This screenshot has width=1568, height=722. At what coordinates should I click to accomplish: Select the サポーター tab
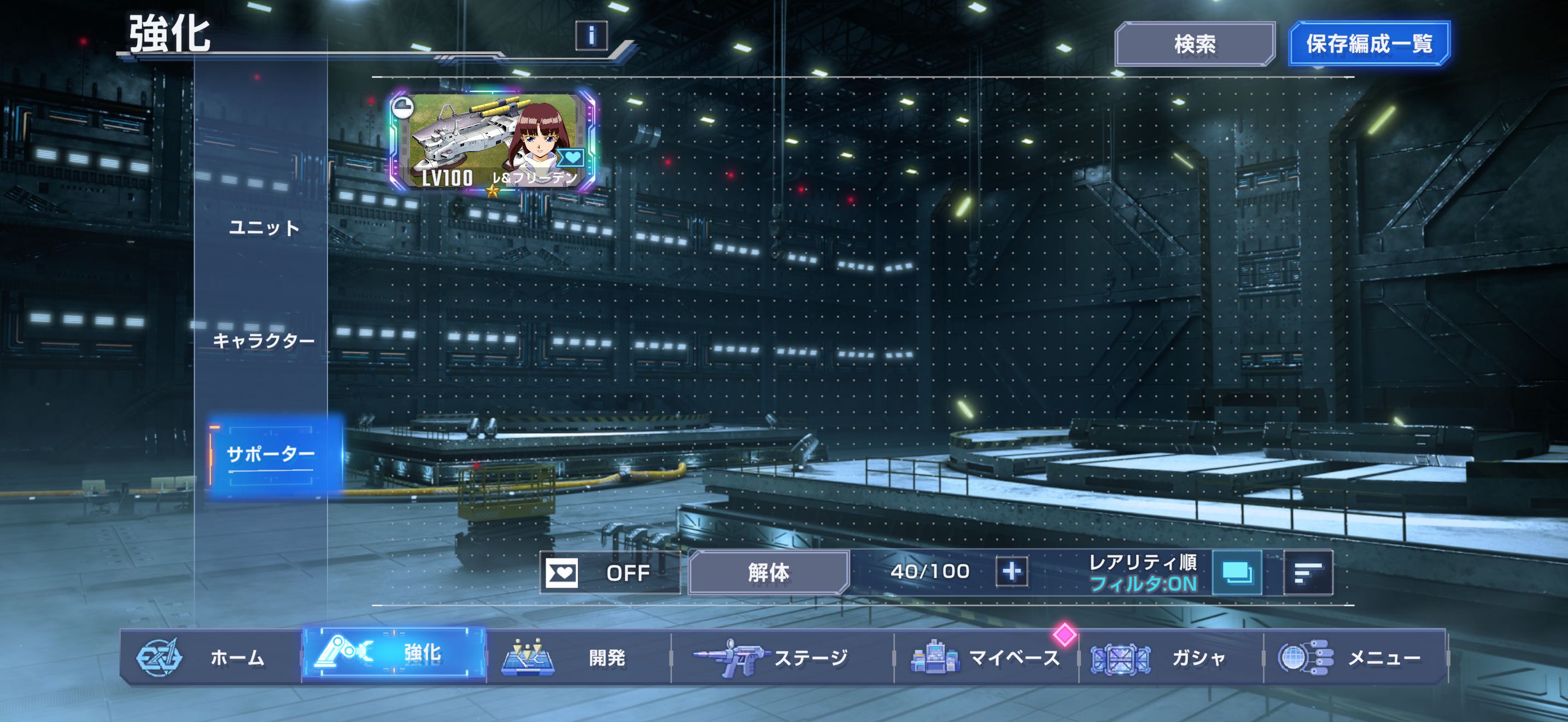(270, 454)
